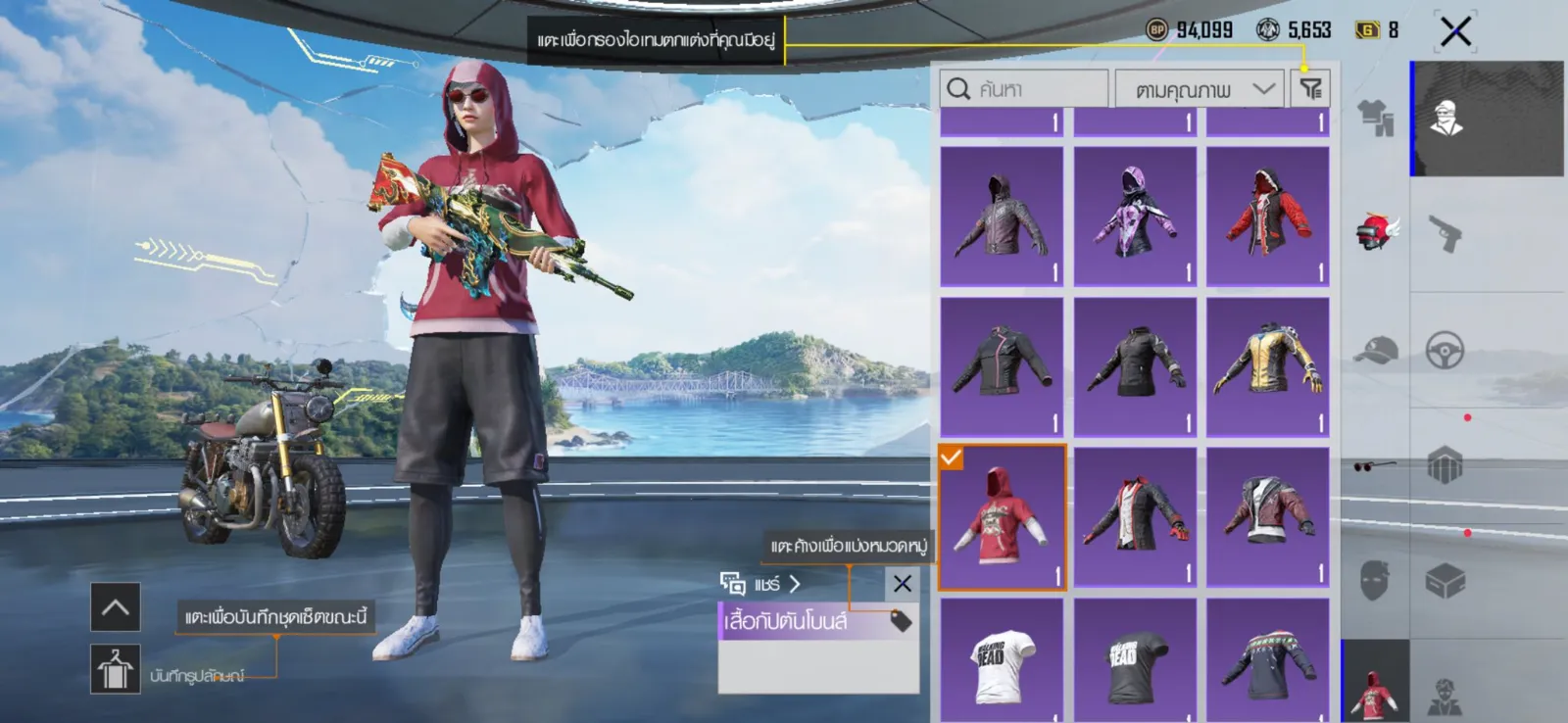
Task: Select the red hoodie with the checkmark
Action: (x=1002, y=518)
